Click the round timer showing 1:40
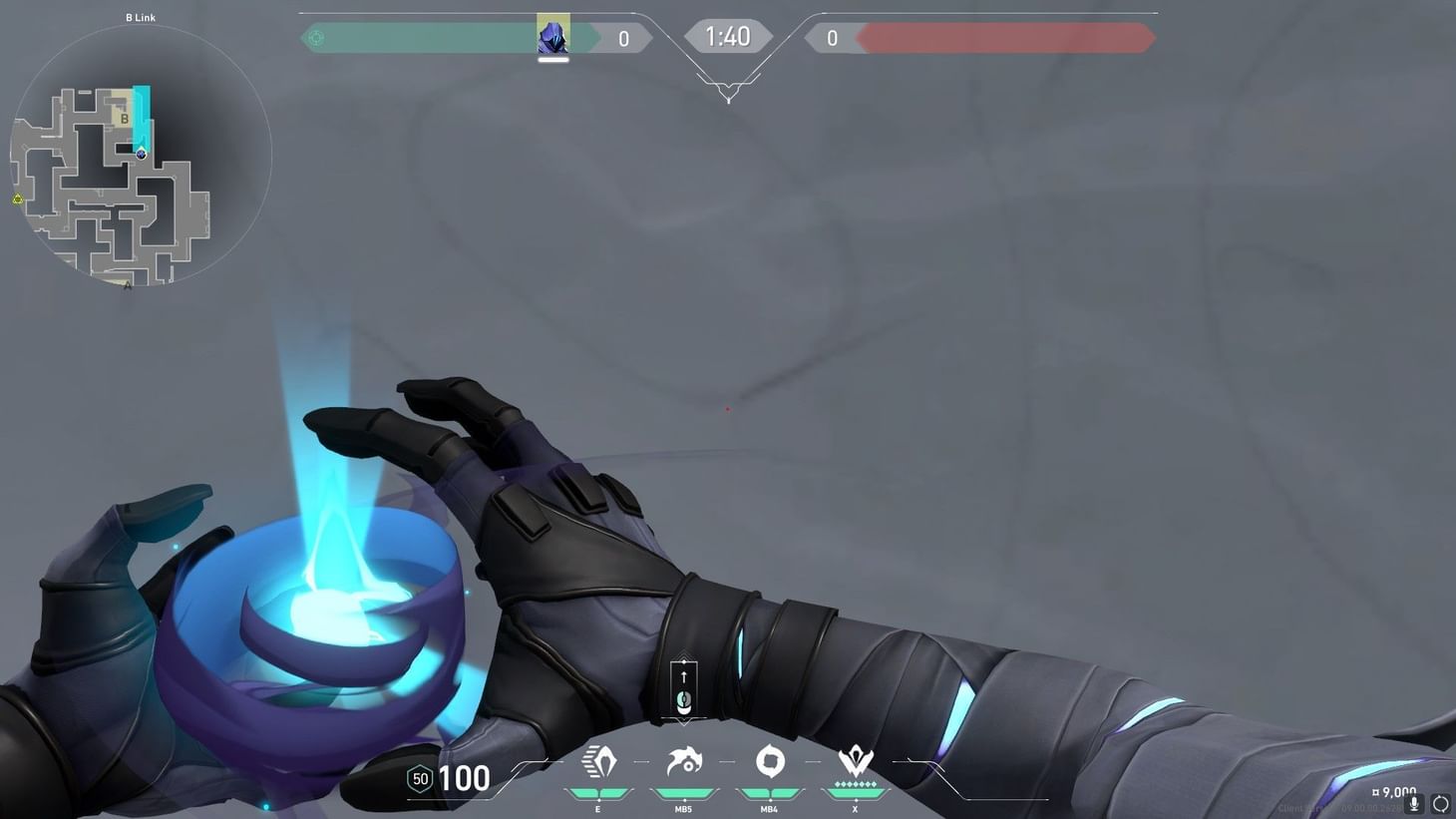 click(x=728, y=36)
